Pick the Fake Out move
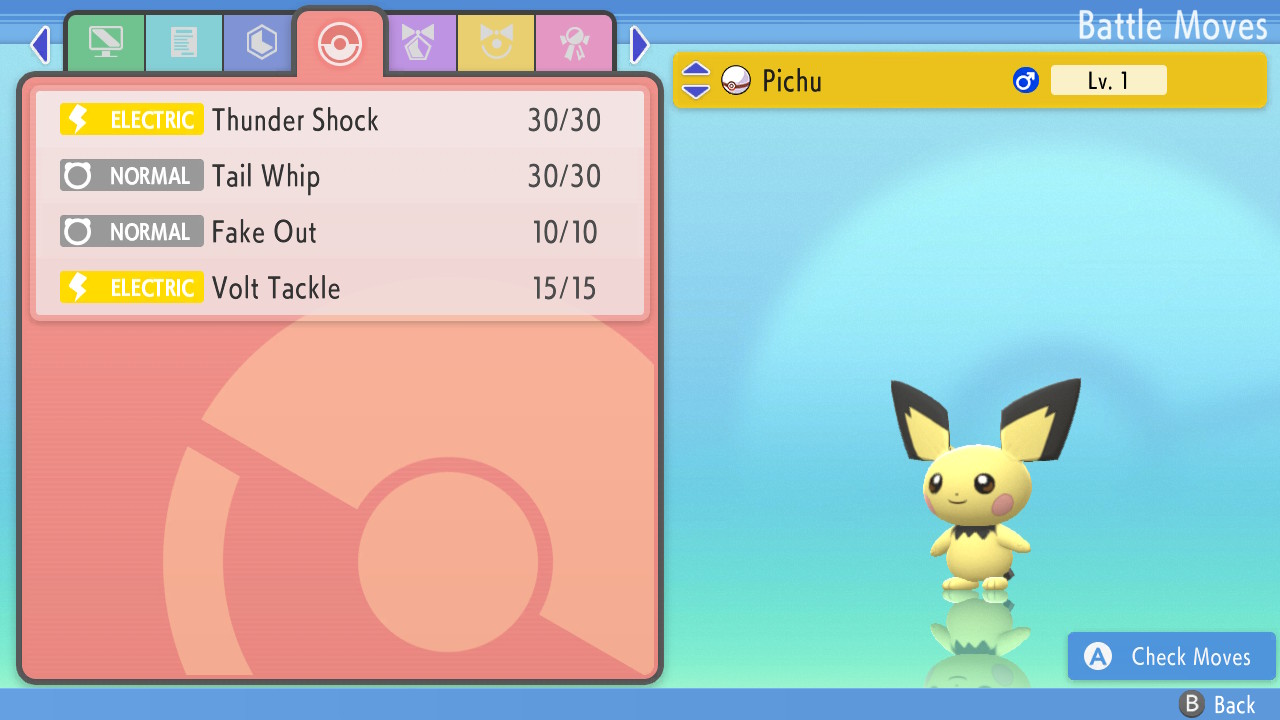Viewport: 1280px width, 720px height. point(340,232)
